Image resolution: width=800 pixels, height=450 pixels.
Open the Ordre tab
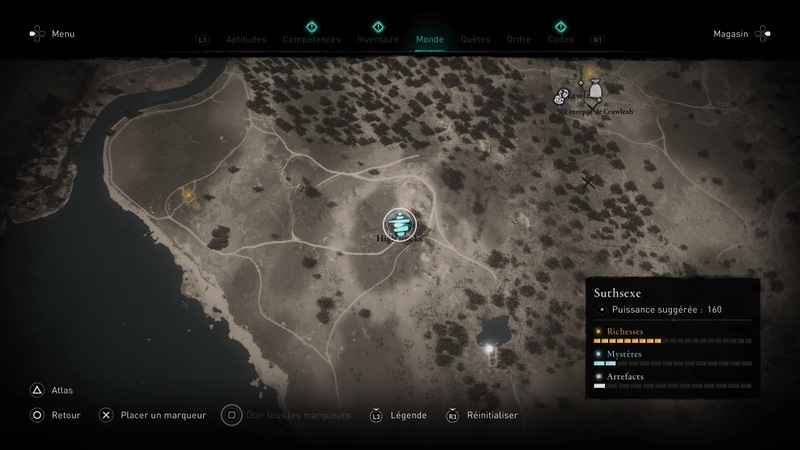click(518, 40)
